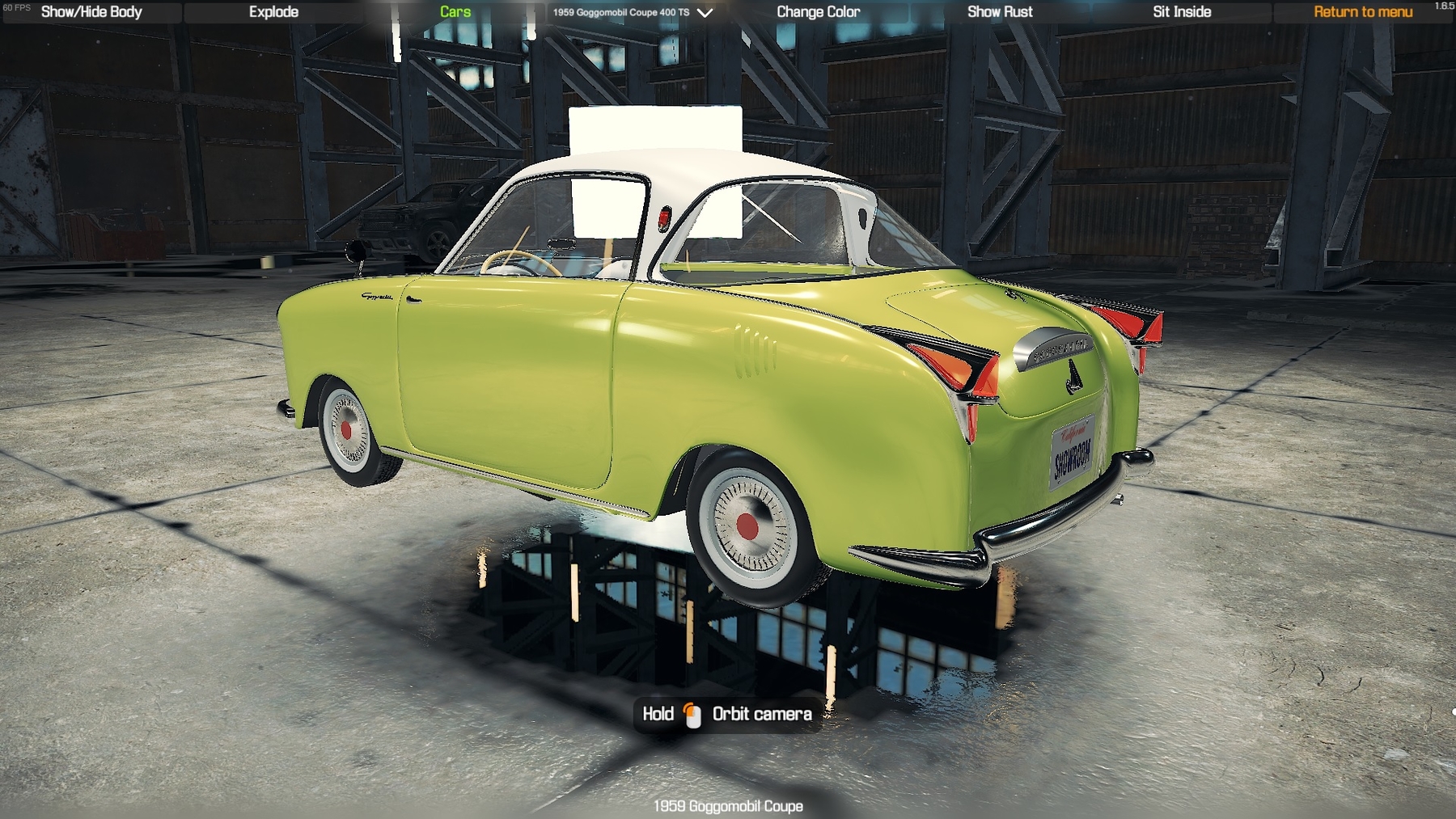Choose Change Color
Viewport: 1456px width, 819px height.
tap(818, 12)
